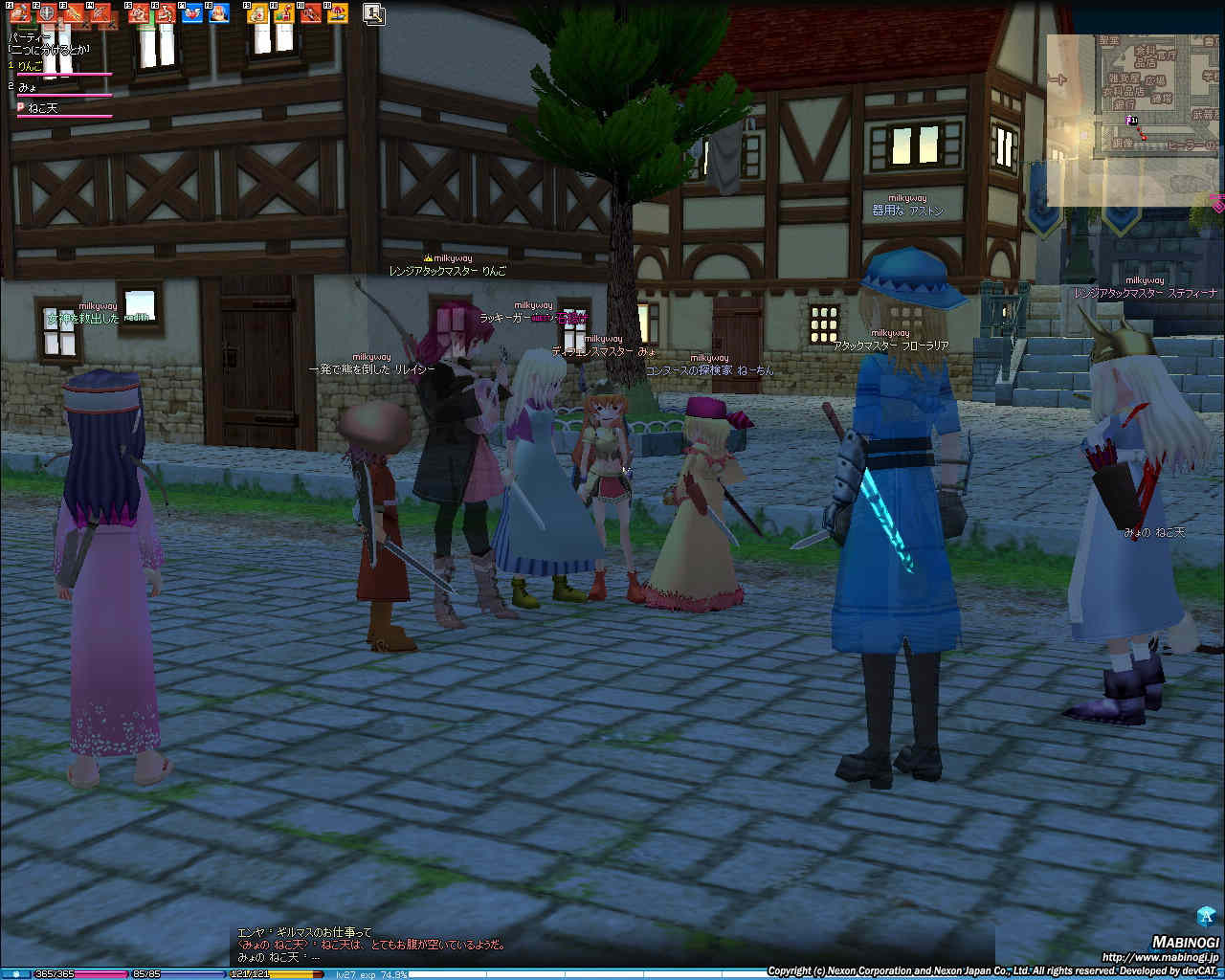Click the blue cube icon above Mabinogi logo
Screen dimensions: 1225x980
(1206, 915)
